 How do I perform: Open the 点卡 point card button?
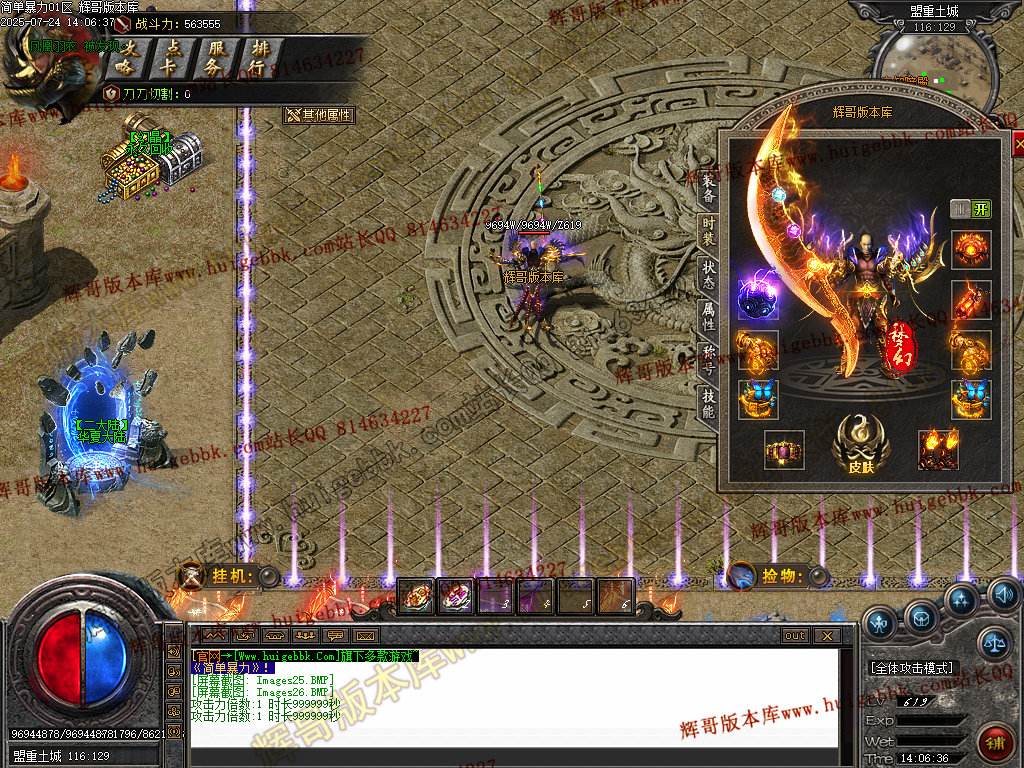click(x=171, y=58)
